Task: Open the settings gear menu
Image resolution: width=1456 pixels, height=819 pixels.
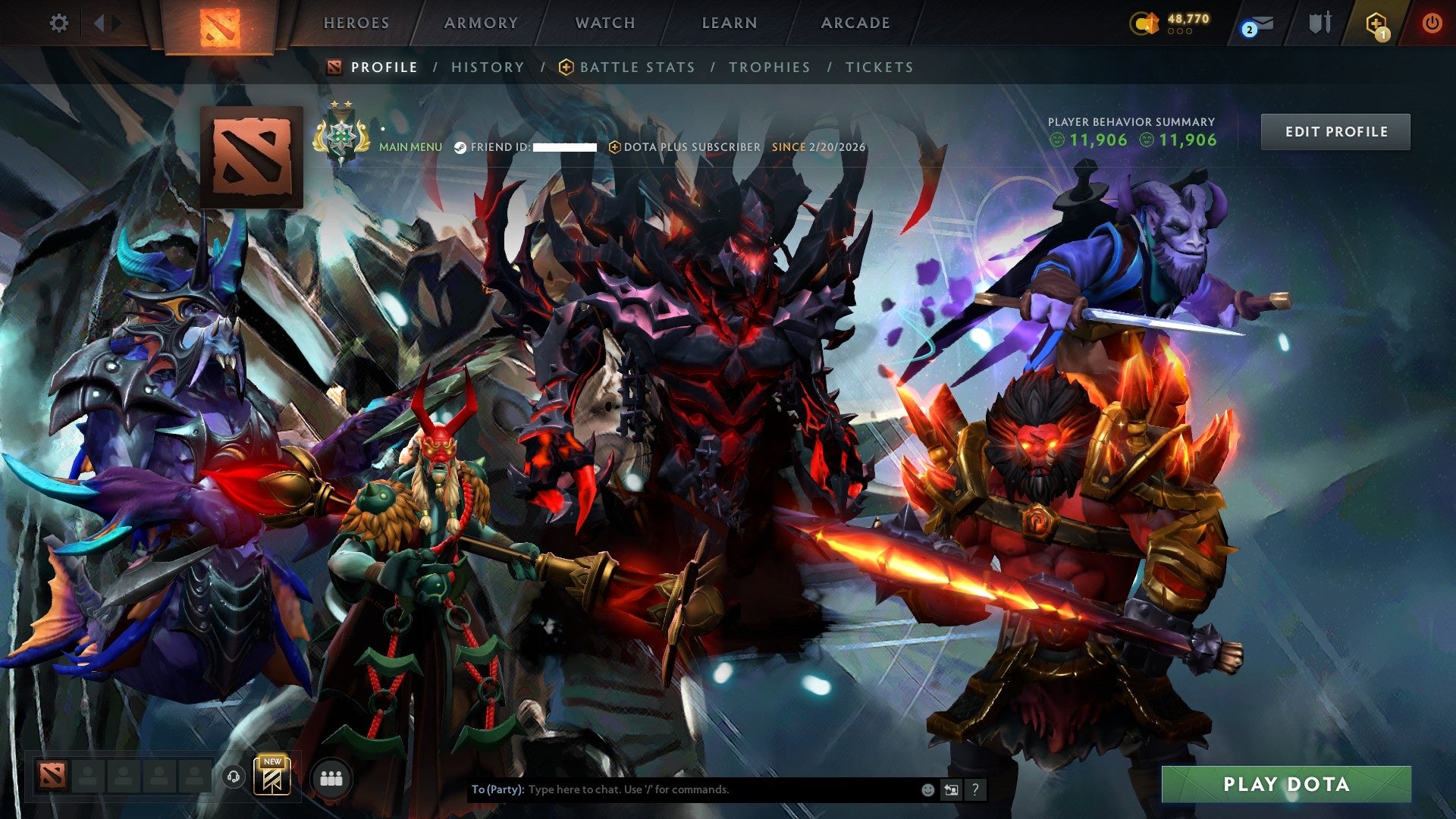Action: coord(59,23)
